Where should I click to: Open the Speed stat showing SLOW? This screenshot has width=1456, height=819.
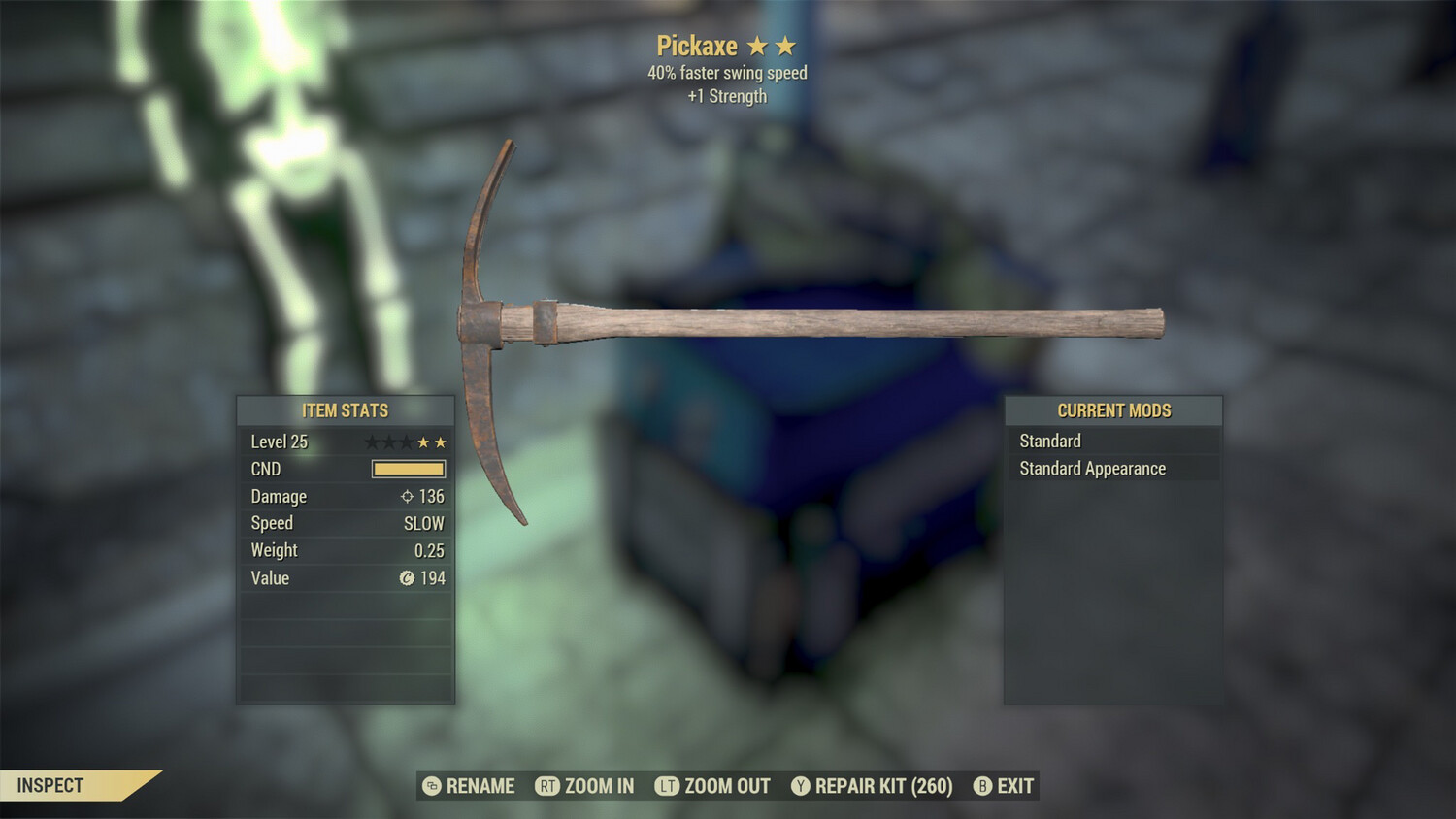pyautogui.click(x=345, y=523)
